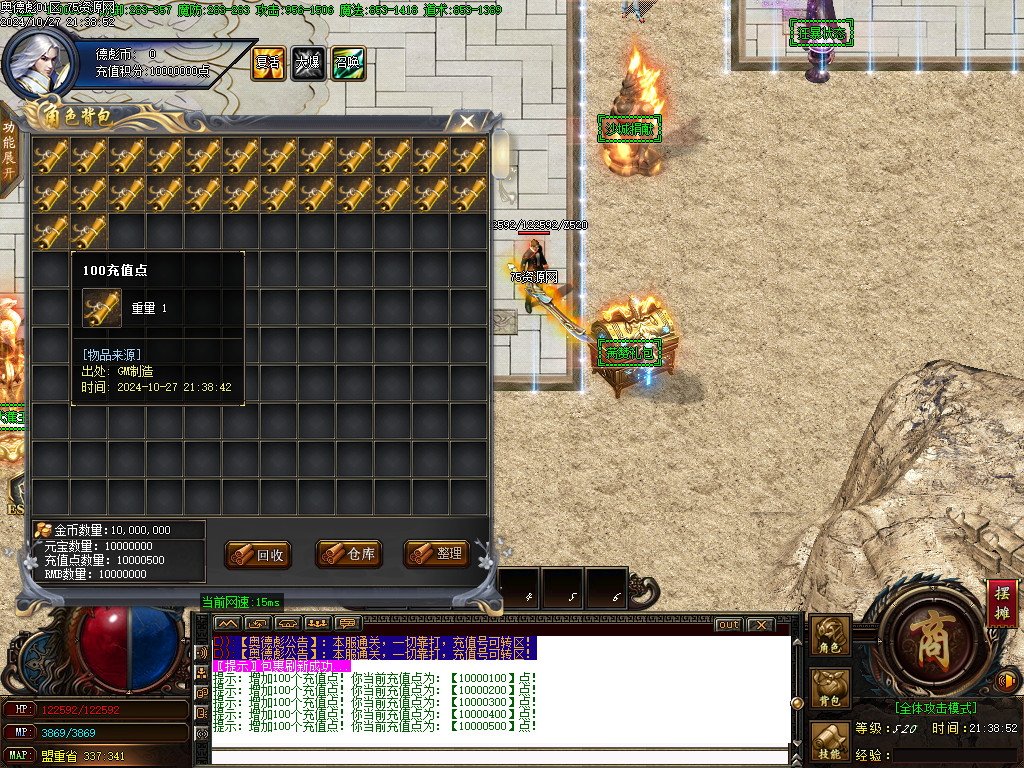This screenshot has height=768, width=1024.
Task: Click the chat text input field
Action: click(x=500, y=755)
